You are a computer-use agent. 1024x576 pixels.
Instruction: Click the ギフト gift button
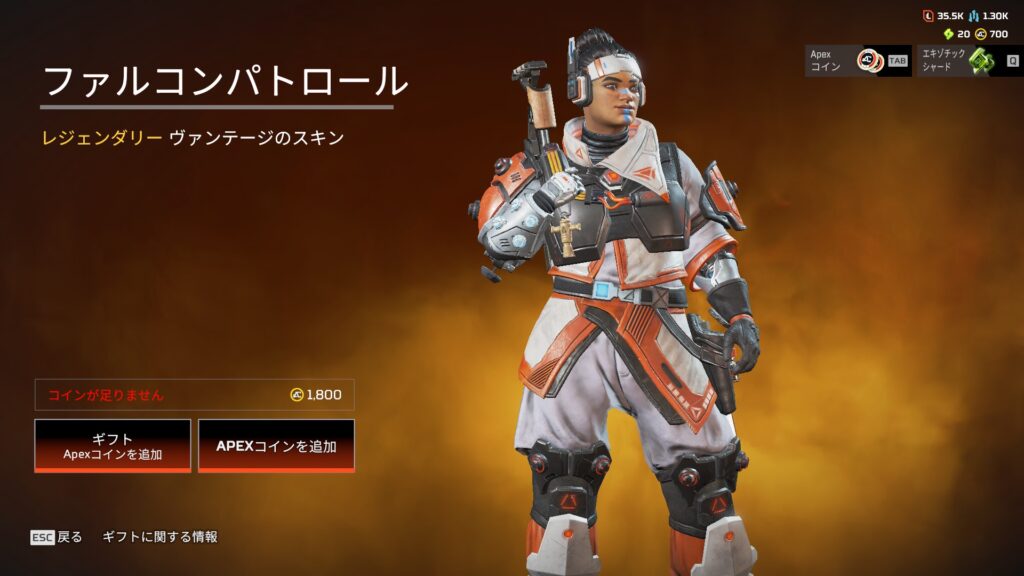point(113,445)
